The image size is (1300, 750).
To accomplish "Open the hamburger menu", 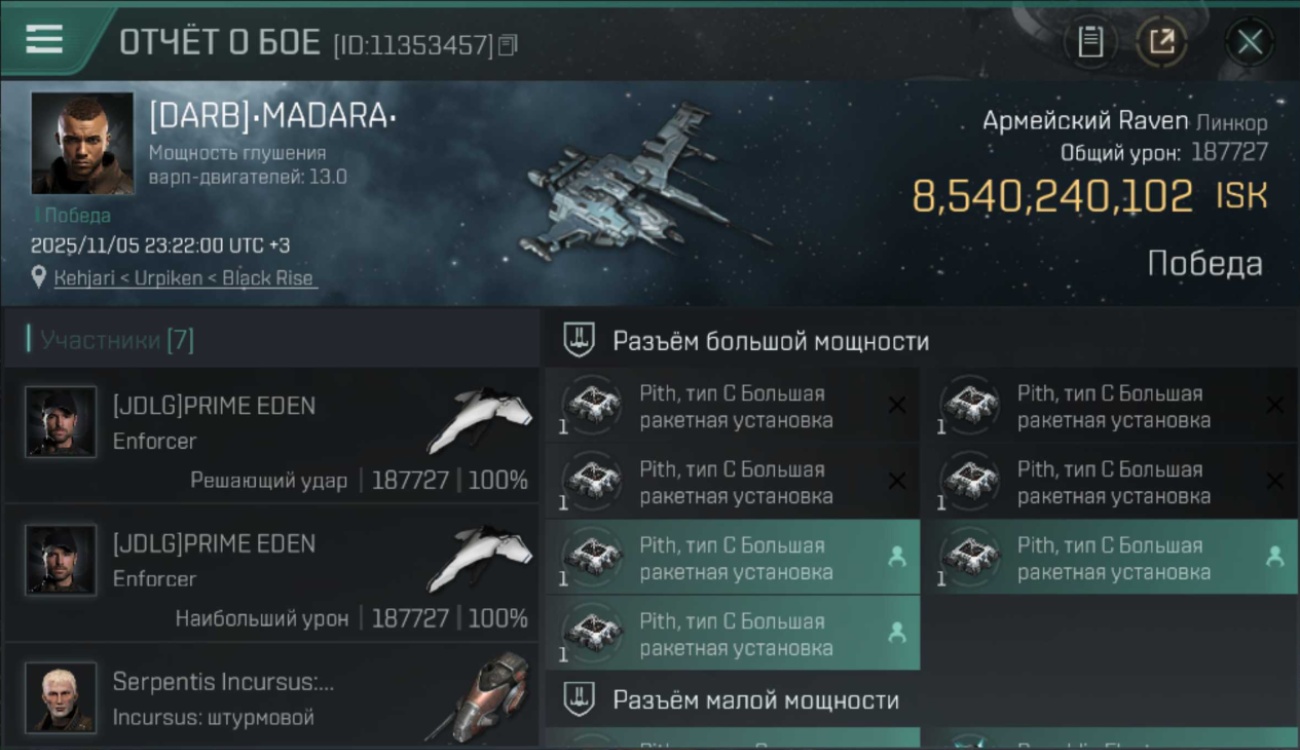I will click(42, 40).
